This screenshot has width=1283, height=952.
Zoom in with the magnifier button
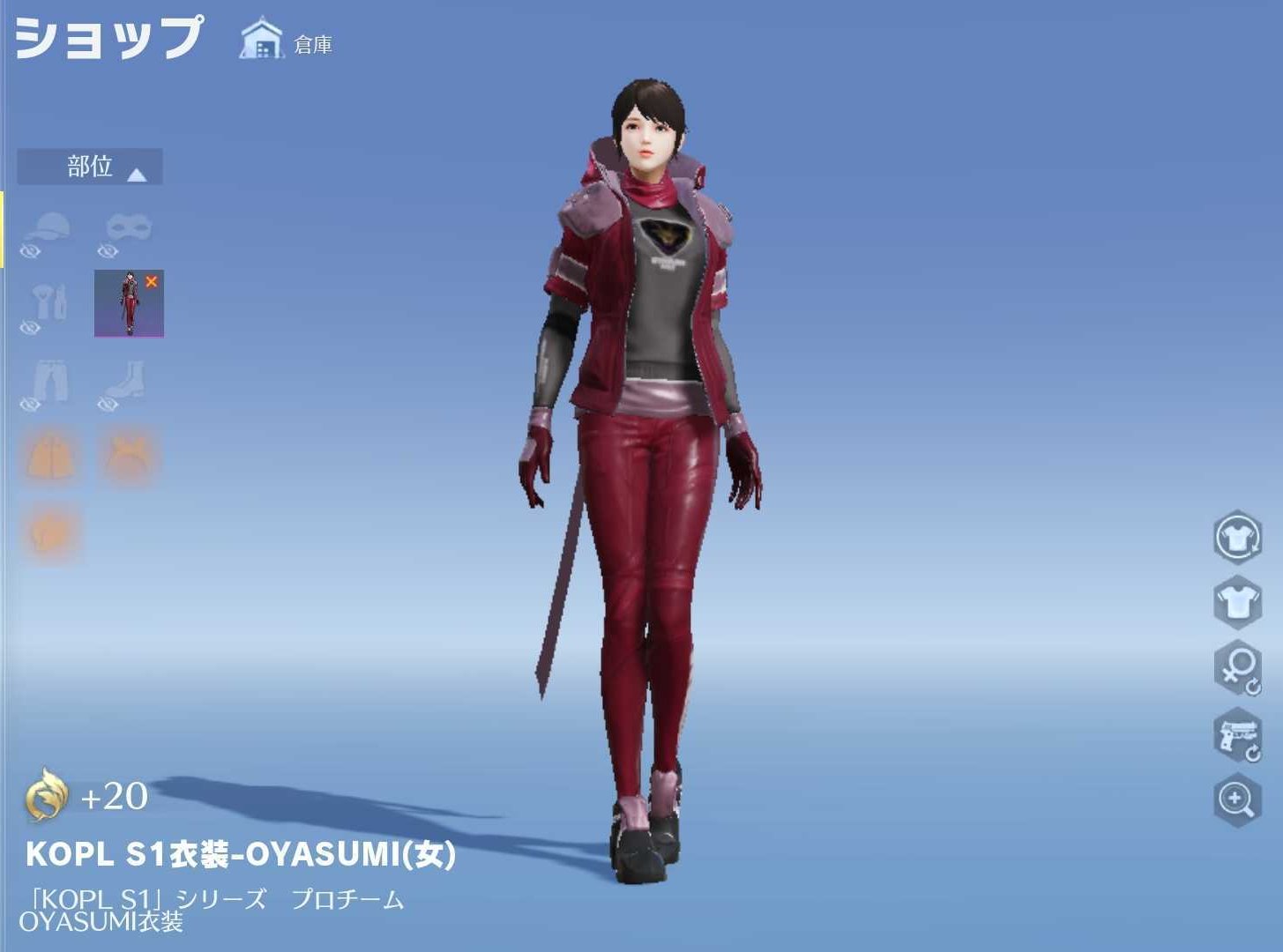[x=1236, y=800]
